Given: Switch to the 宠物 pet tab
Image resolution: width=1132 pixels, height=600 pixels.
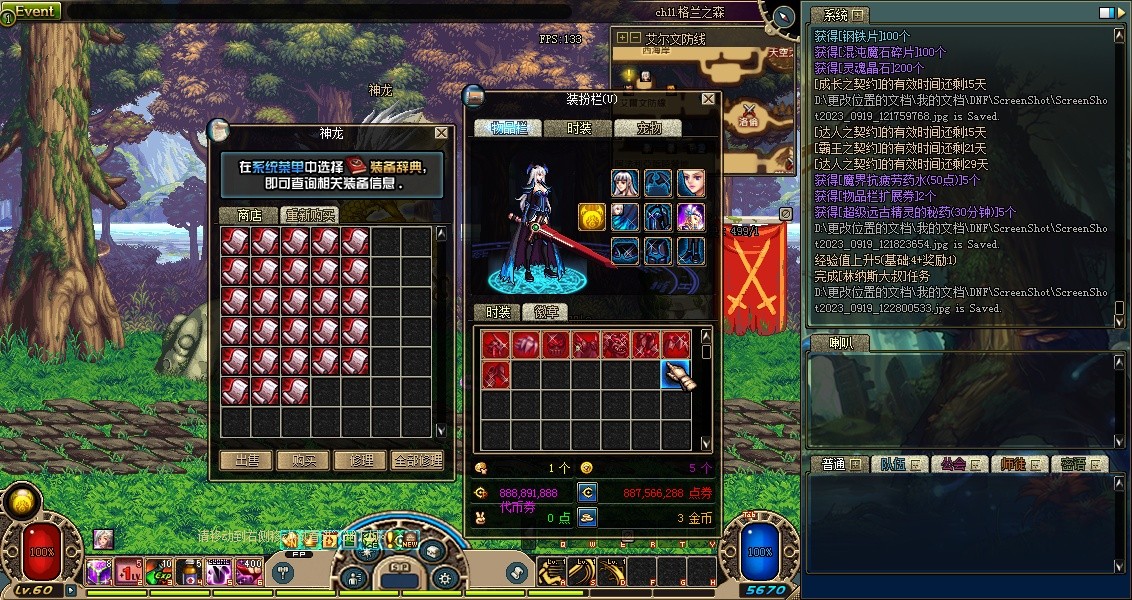Looking at the screenshot, I should click(660, 128).
